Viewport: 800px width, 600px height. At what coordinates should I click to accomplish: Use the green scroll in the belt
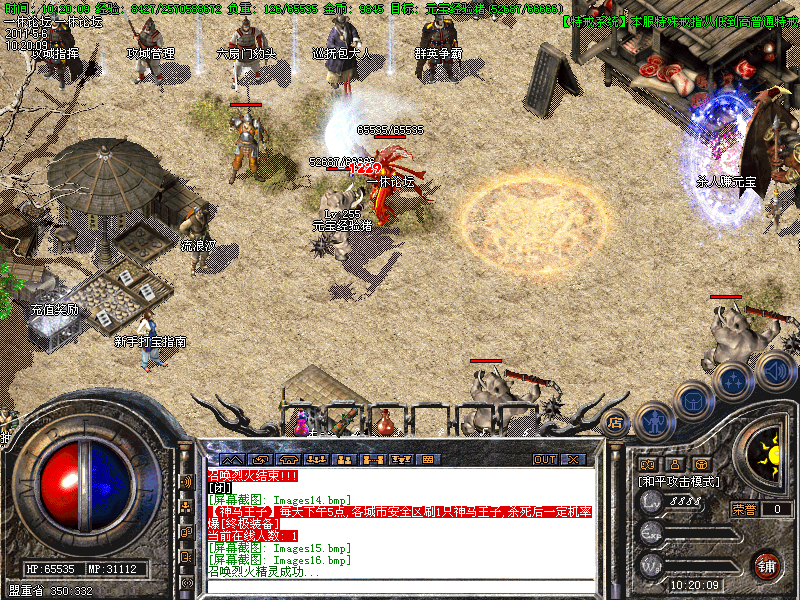343,421
